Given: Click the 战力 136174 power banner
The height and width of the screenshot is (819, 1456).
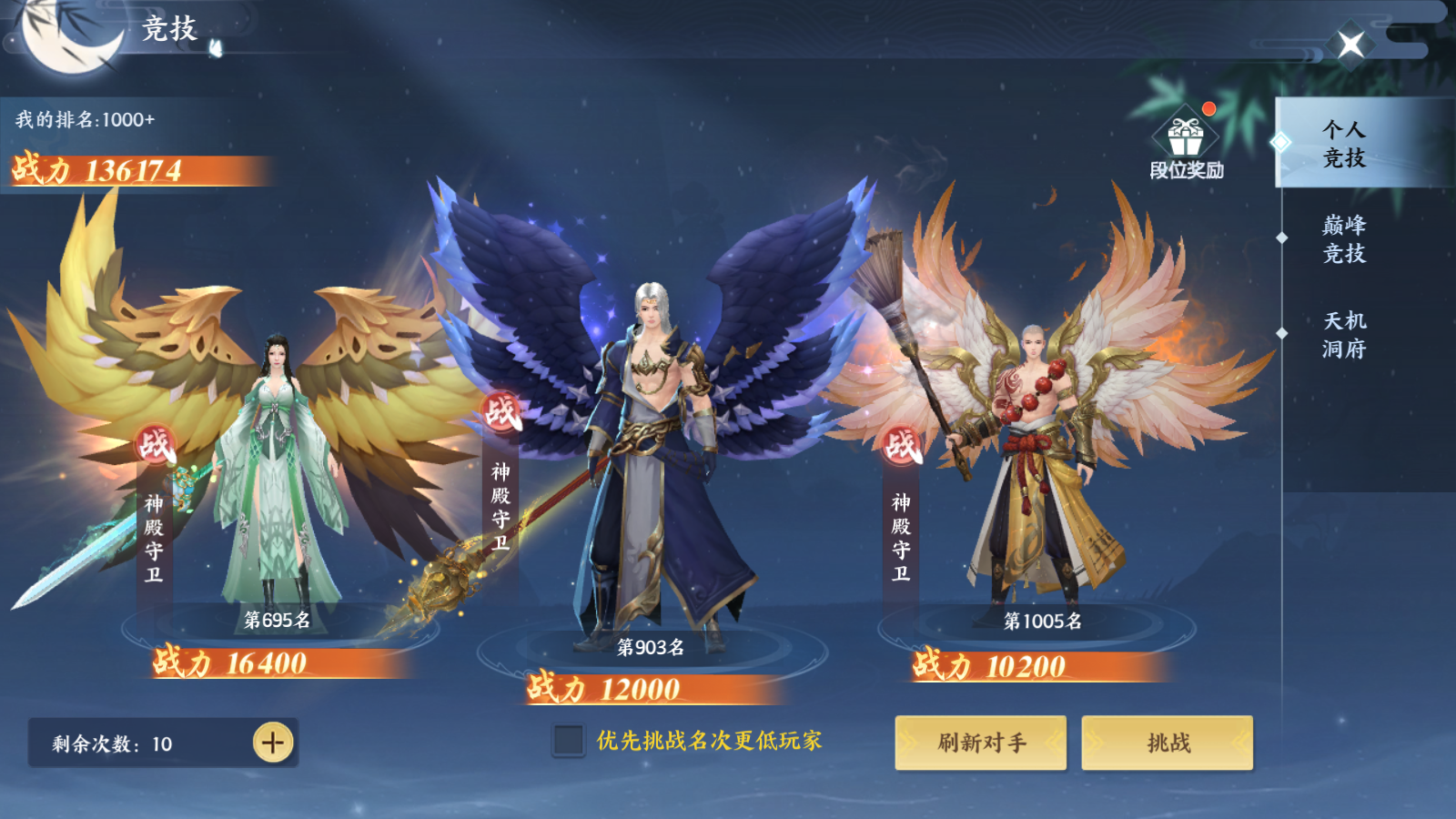Looking at the screenshot, I should pyautogui.click(x=96, y=168).
